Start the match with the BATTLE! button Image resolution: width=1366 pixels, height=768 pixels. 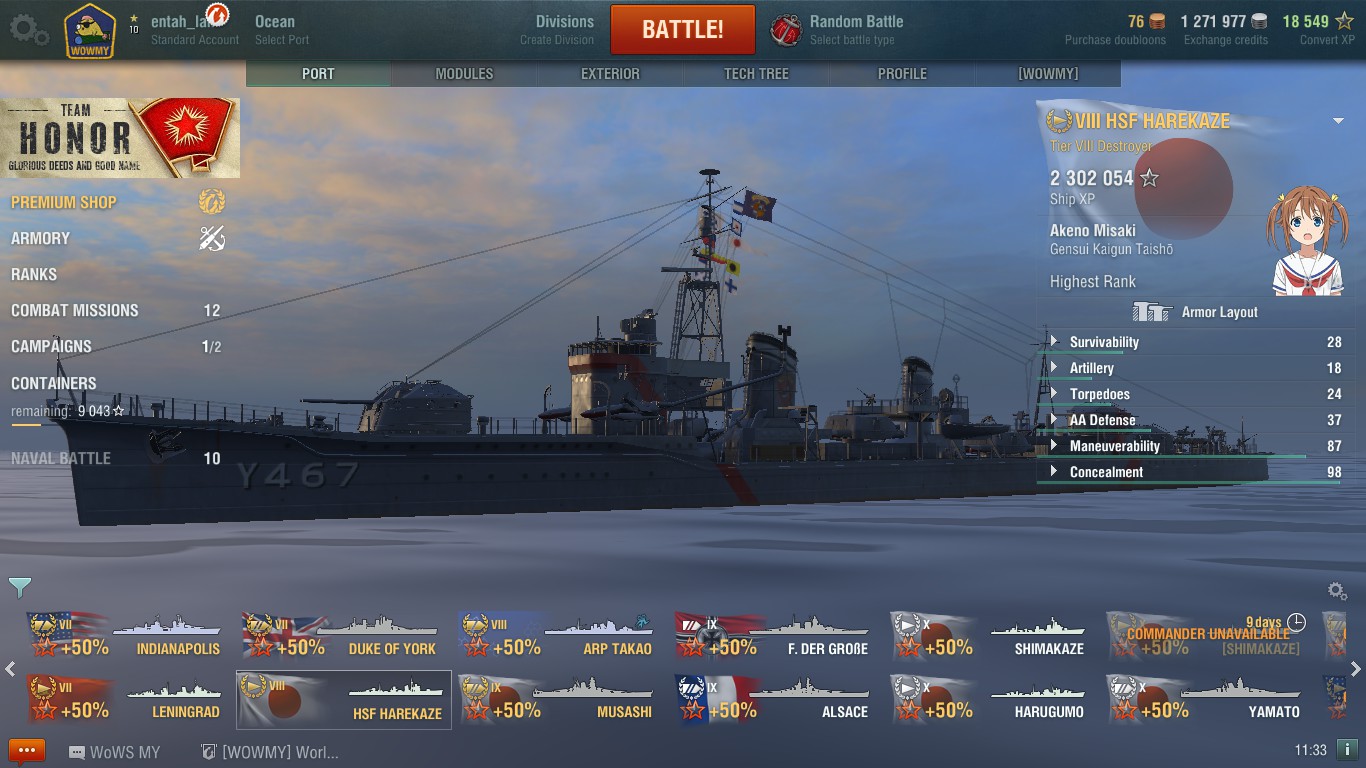click(x=682, y=29)
